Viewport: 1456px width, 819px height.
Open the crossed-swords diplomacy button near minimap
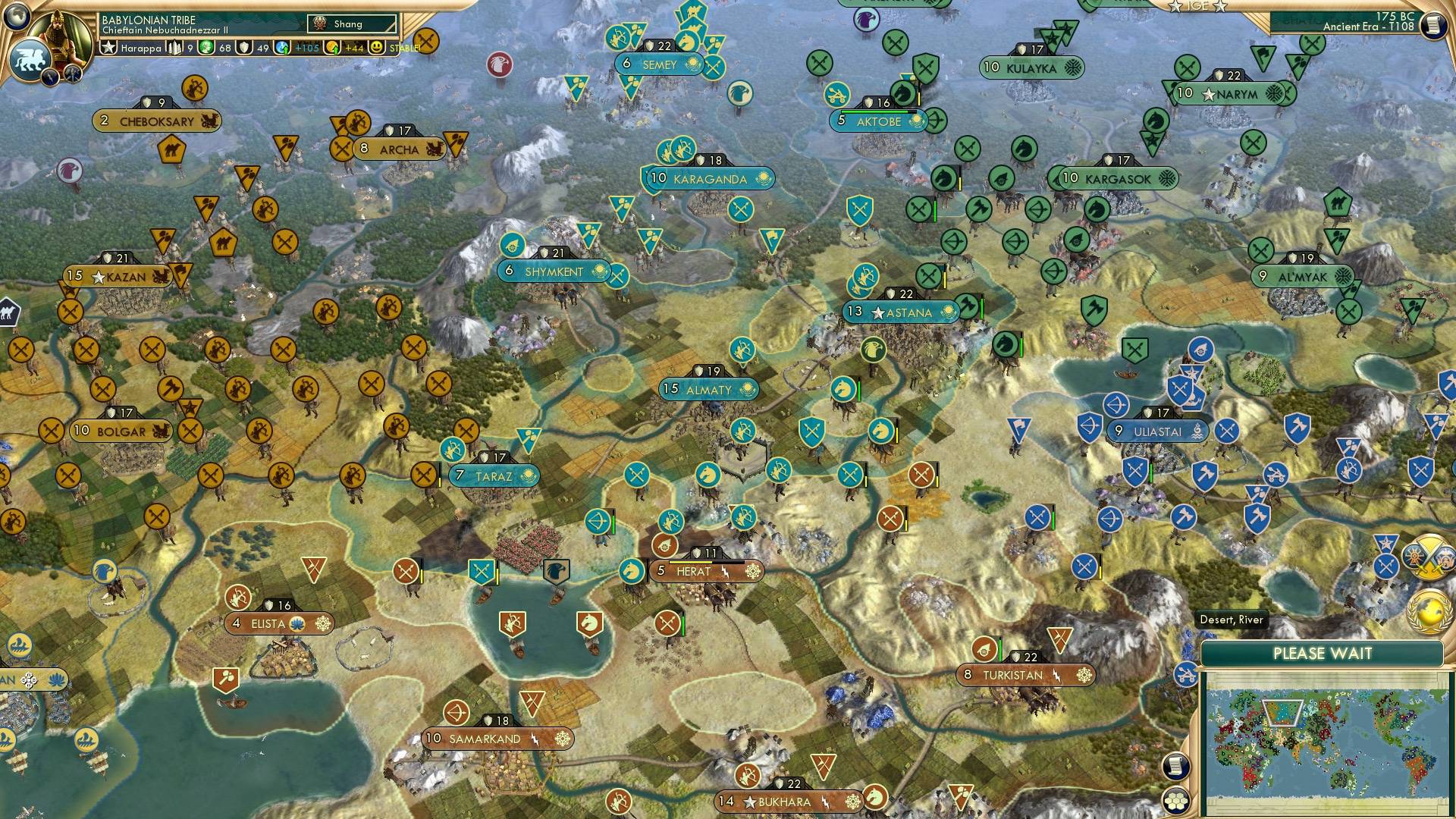coord(1429,557)
